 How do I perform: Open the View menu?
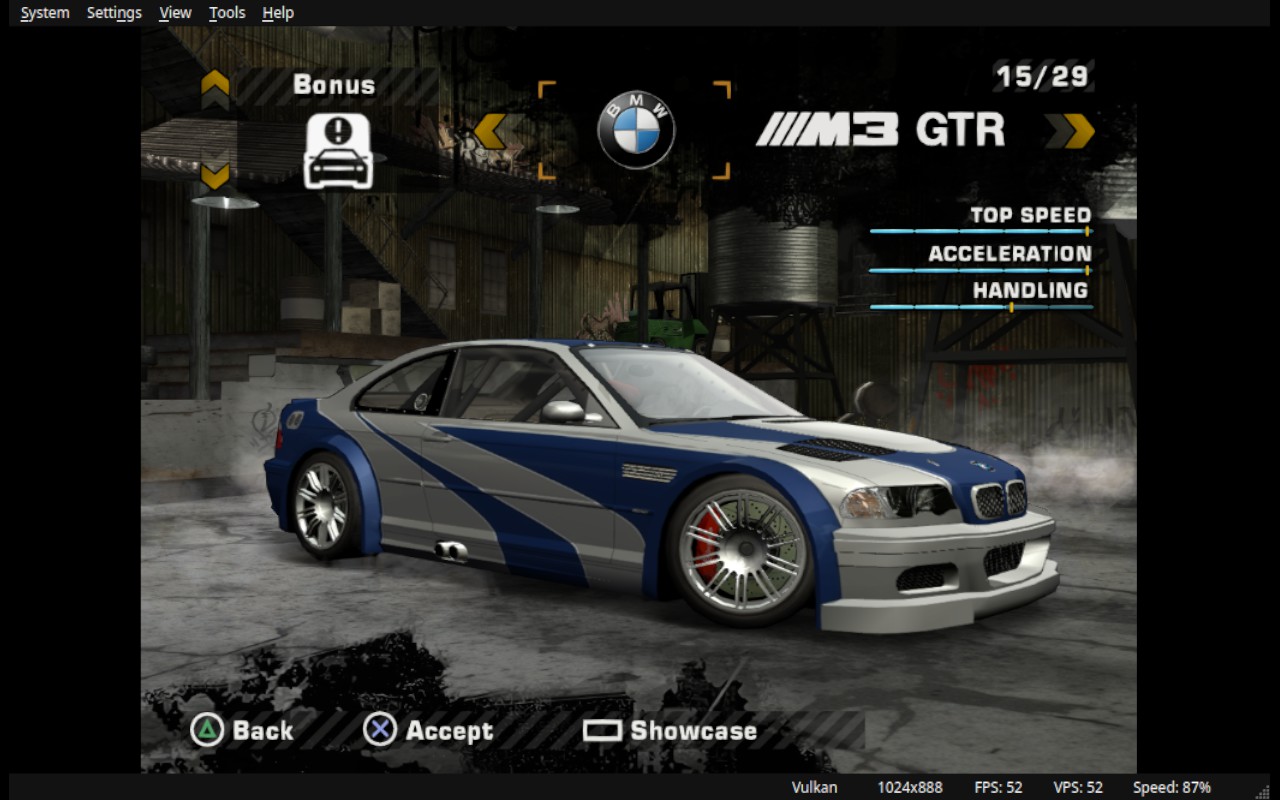[175, 13]
